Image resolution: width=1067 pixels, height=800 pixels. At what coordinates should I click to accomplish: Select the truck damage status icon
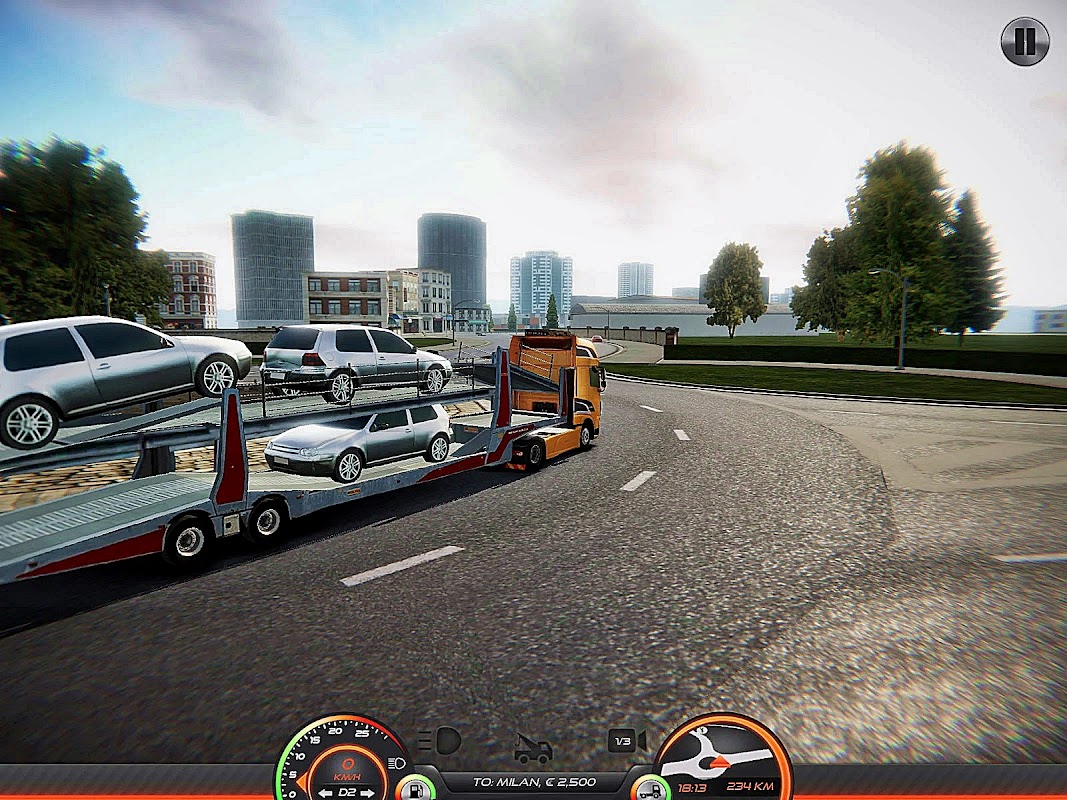(x=650, y=789)
